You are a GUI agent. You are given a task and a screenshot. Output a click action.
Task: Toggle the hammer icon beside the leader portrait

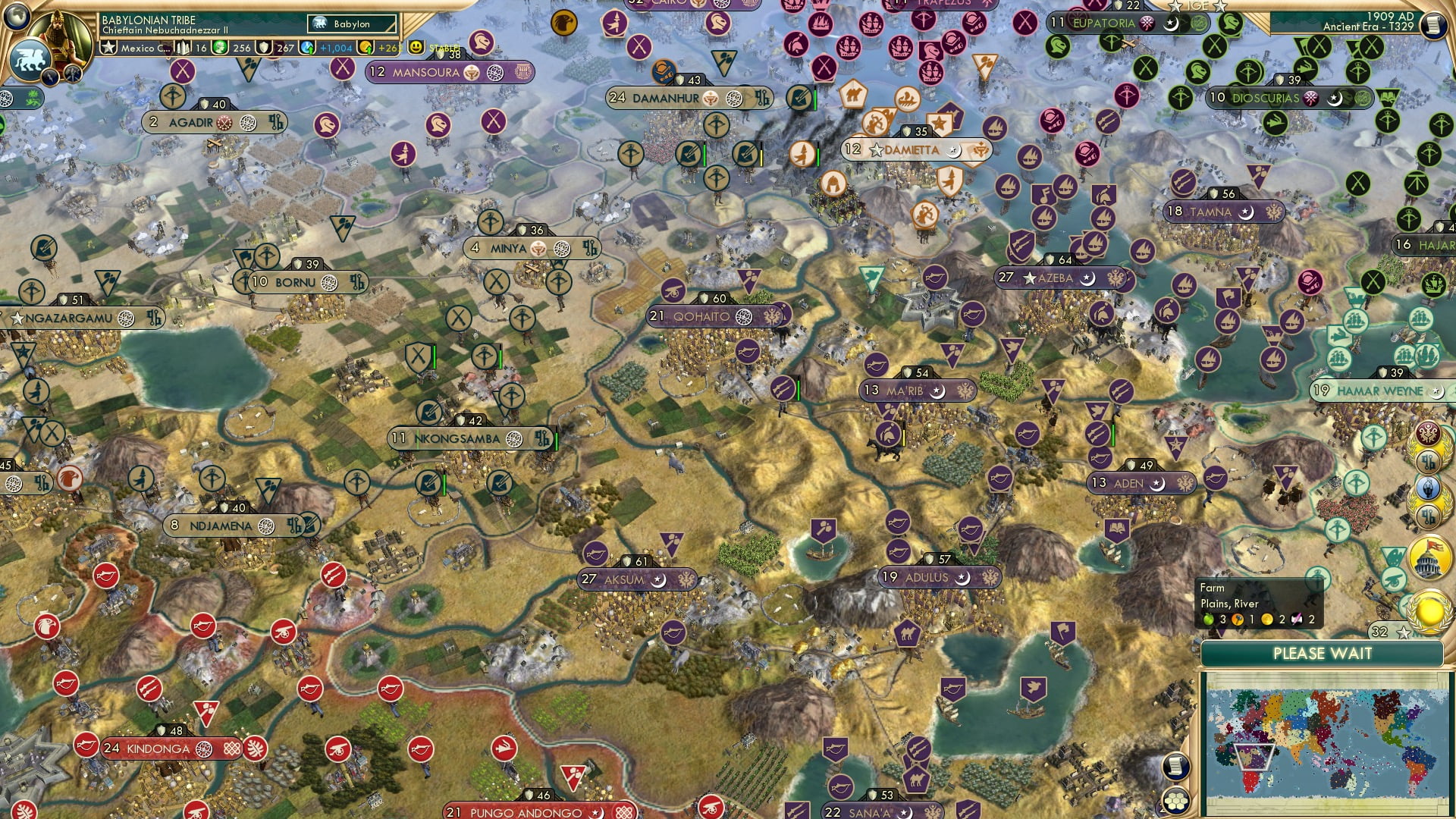72,72
